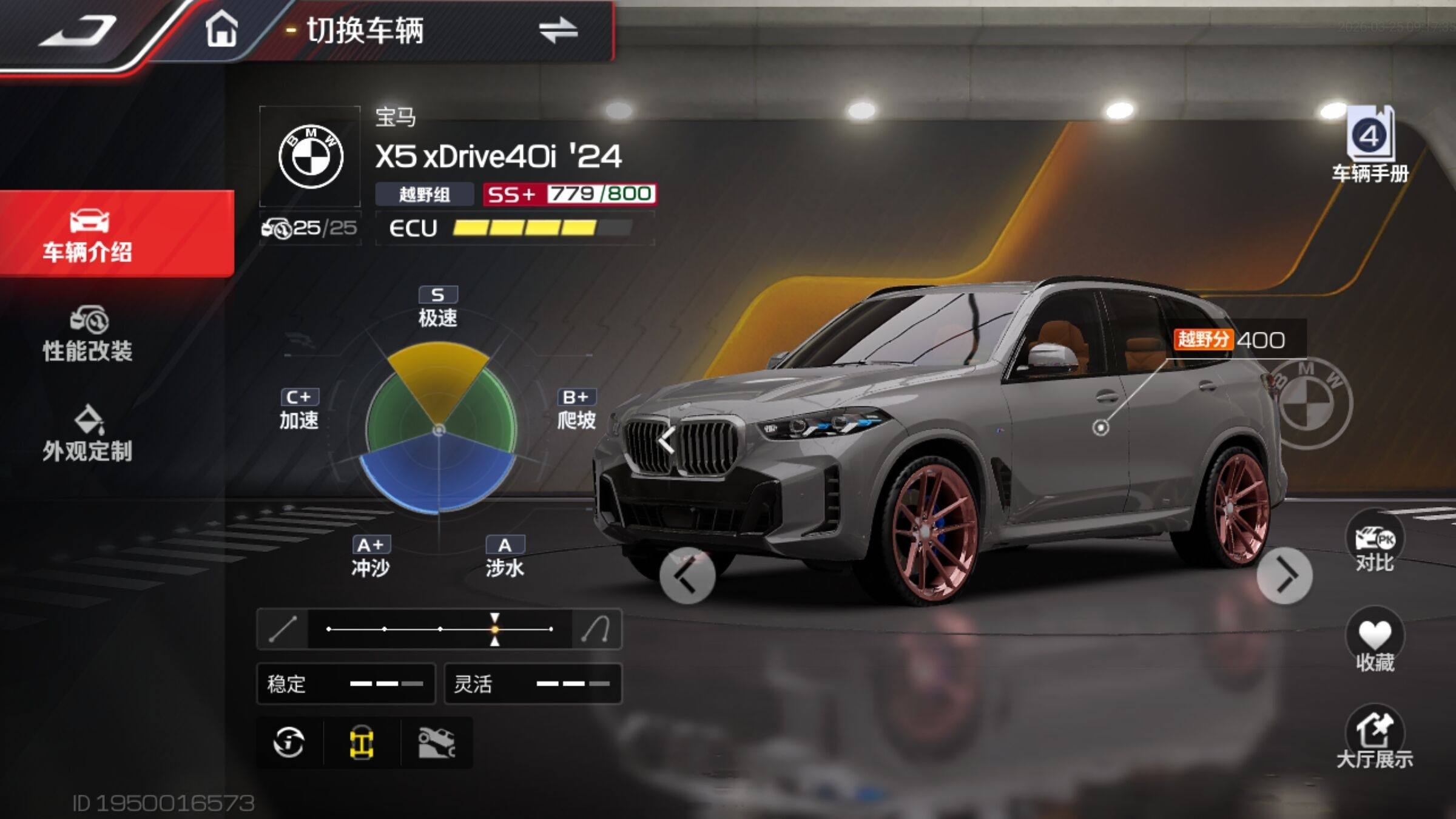Open the home screen via house icon

(221, 30)
